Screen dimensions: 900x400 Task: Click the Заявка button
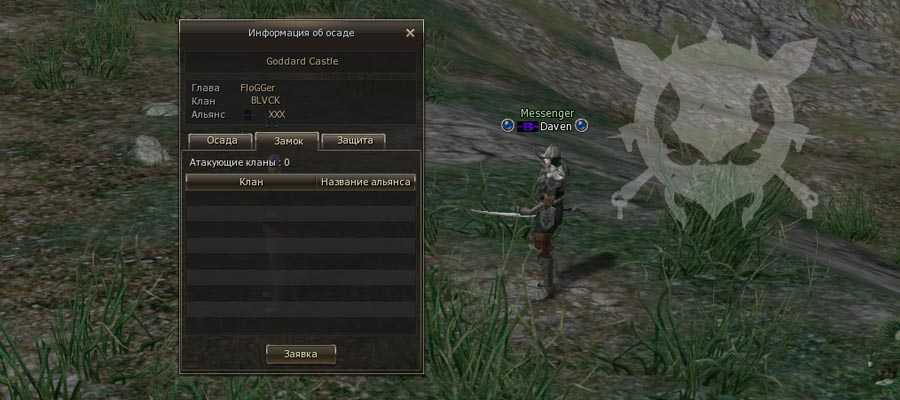point(301,354)
